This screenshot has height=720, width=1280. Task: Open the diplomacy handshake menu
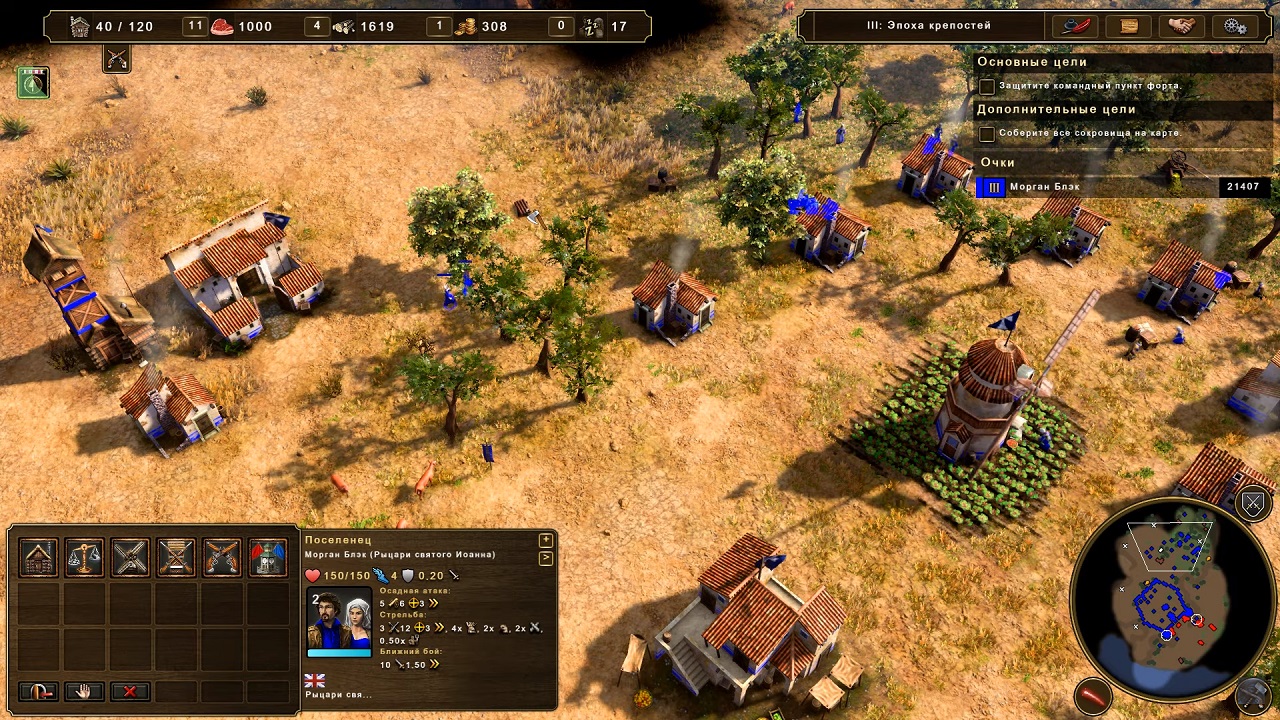pos(1182,26)
